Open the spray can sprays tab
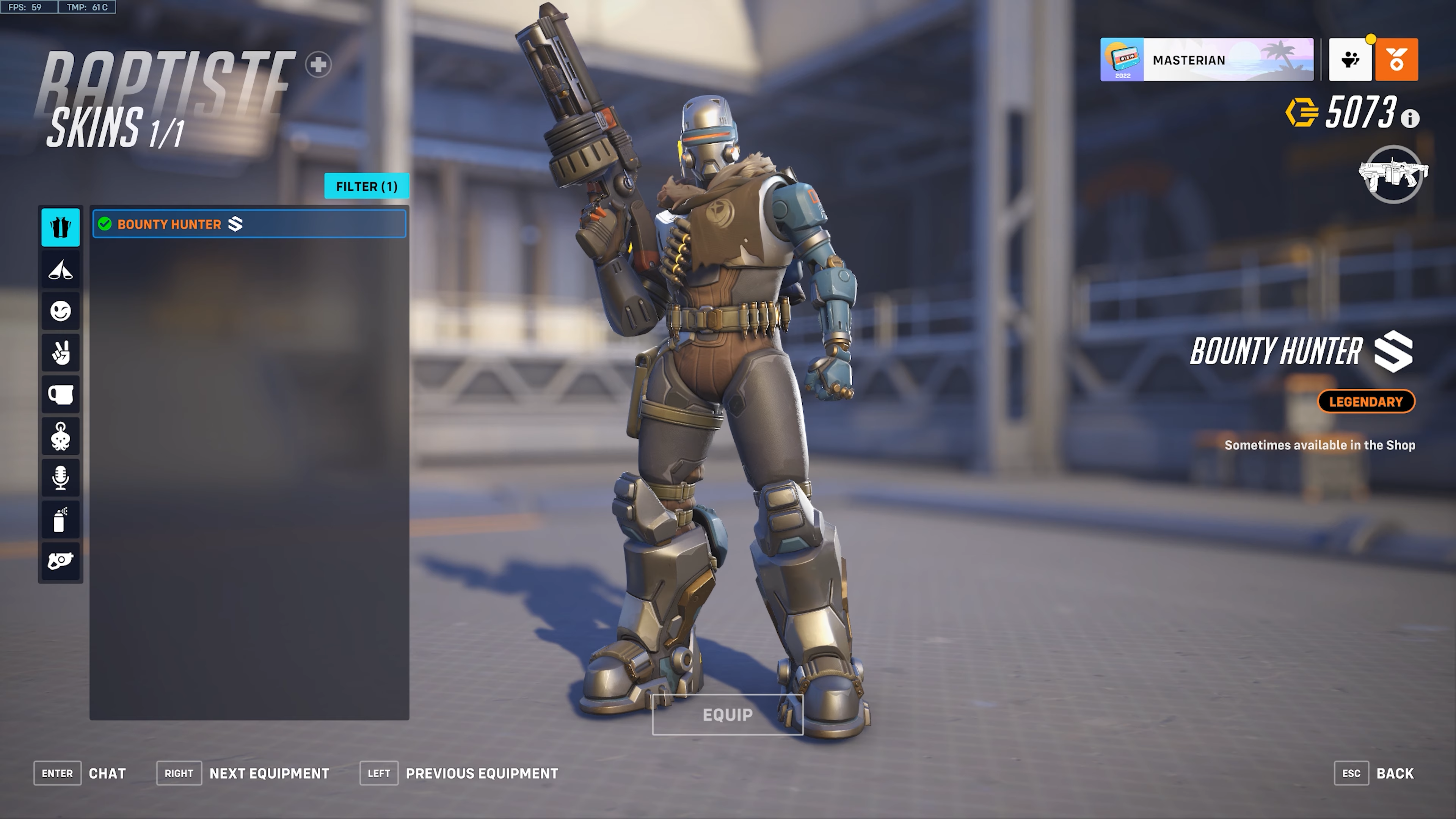The image size is (1456, 819). click(x=61, y=519)
